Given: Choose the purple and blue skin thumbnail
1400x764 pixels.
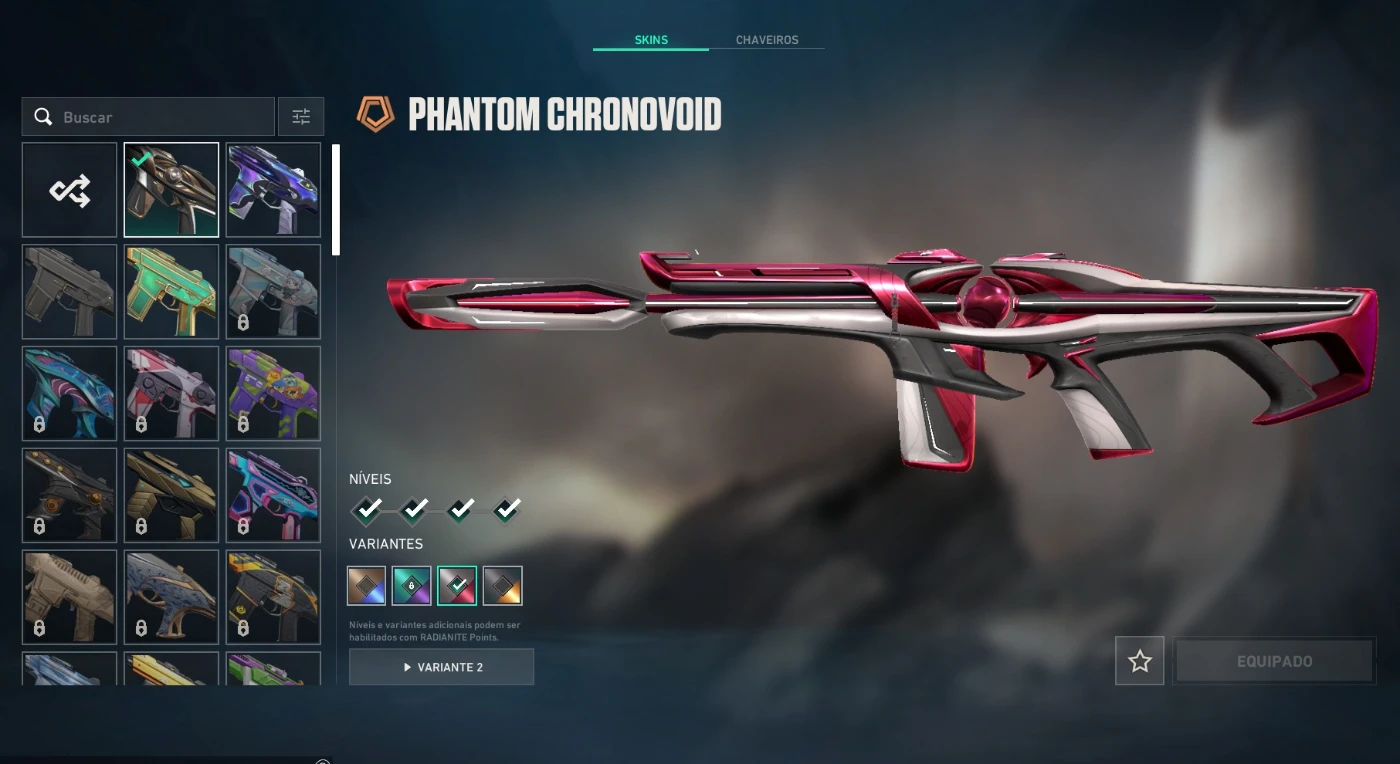Looking at the screenshot, I should [273, 190].
